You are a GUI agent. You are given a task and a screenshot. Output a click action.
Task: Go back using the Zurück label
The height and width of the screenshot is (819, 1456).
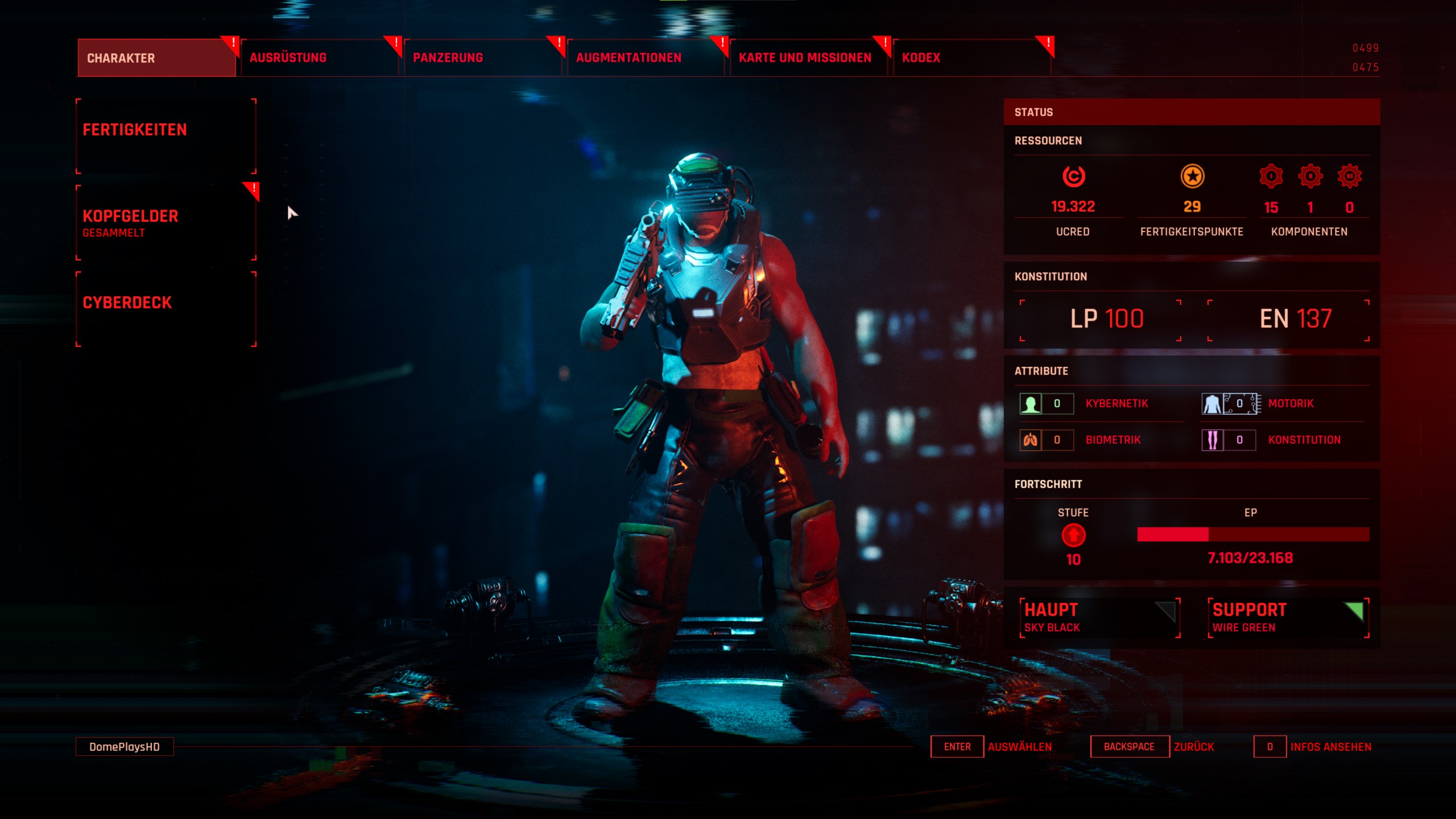1194,747
